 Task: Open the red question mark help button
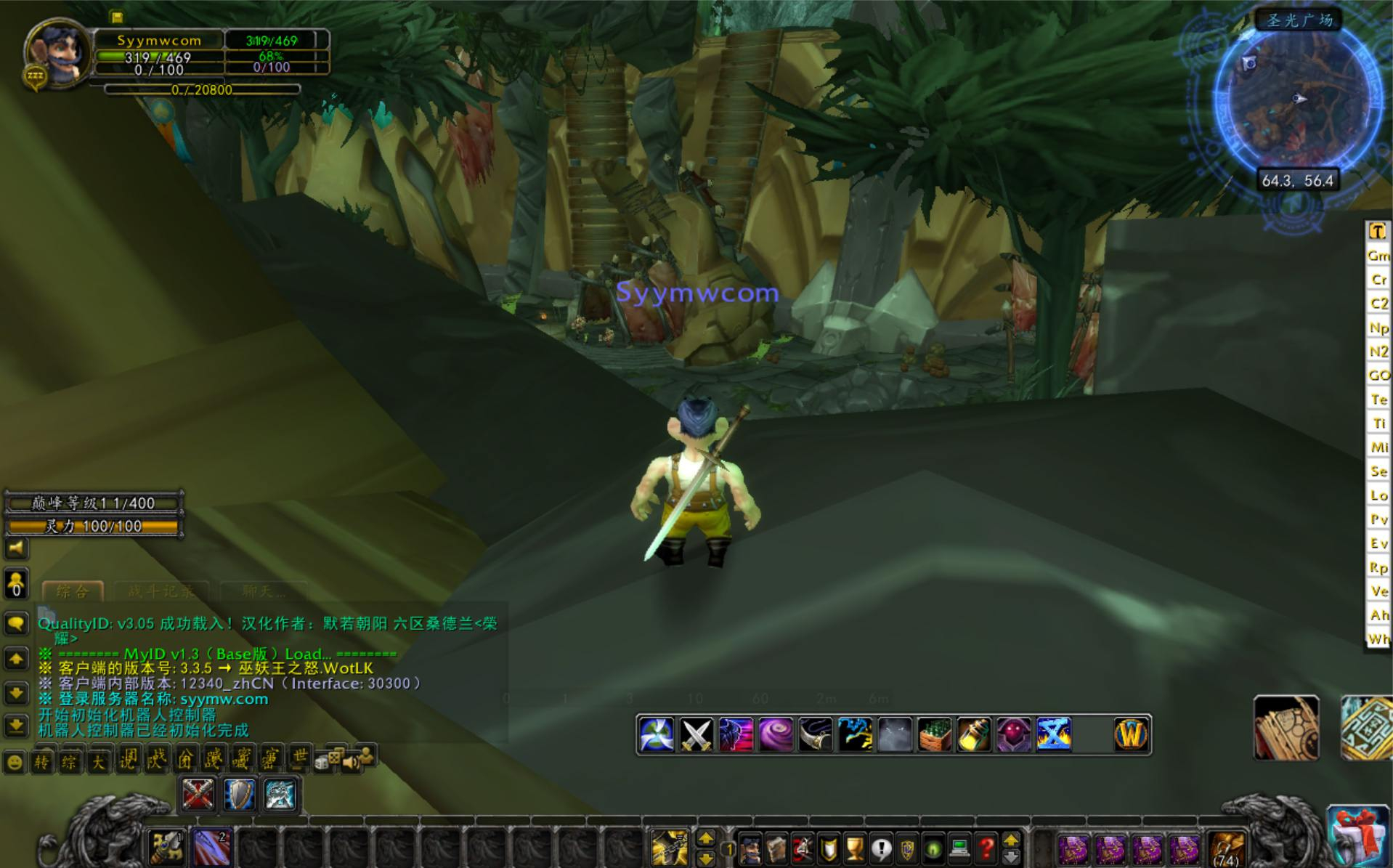986,848
